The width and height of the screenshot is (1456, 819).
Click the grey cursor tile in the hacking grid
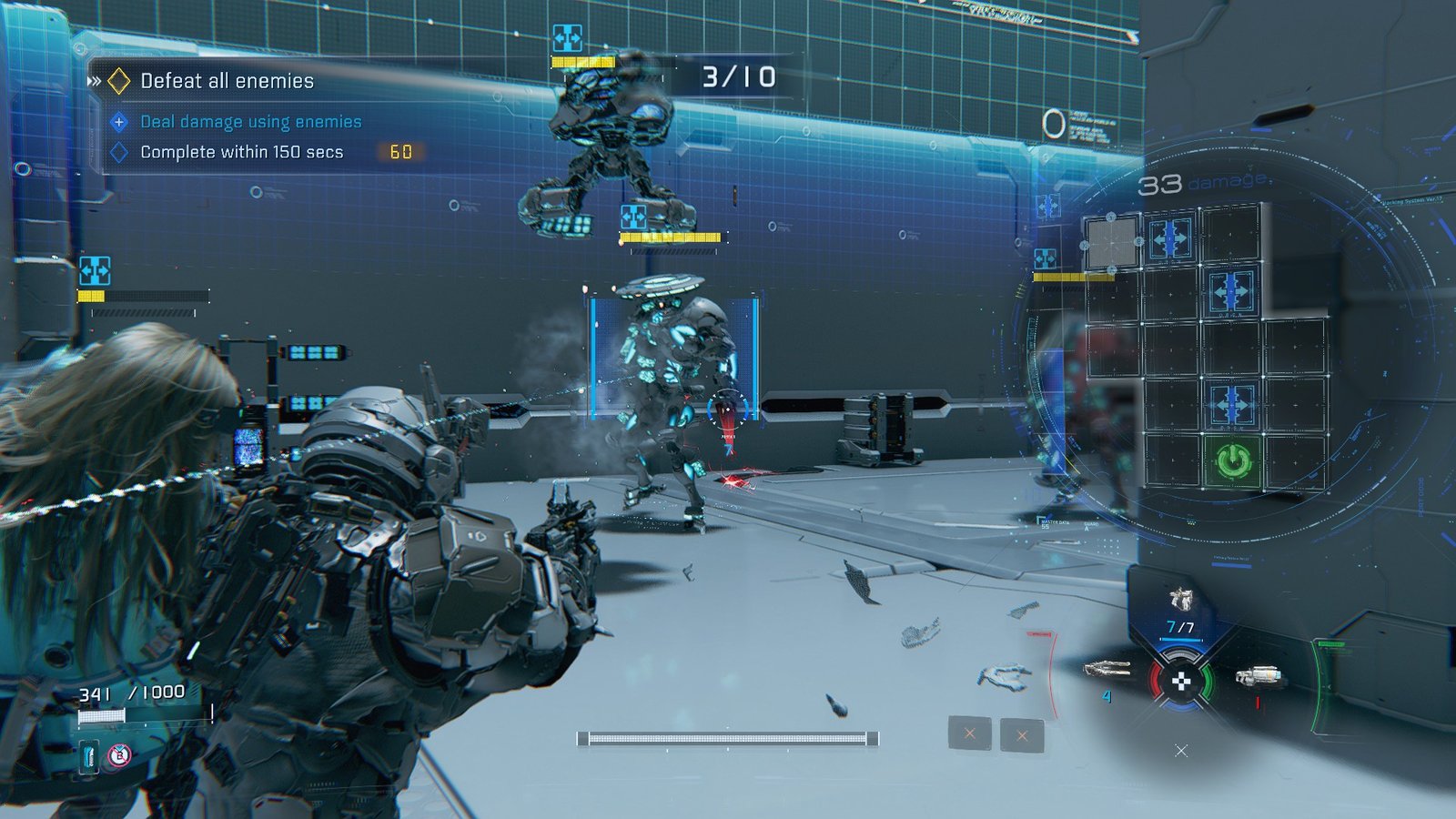[1112, 243]
